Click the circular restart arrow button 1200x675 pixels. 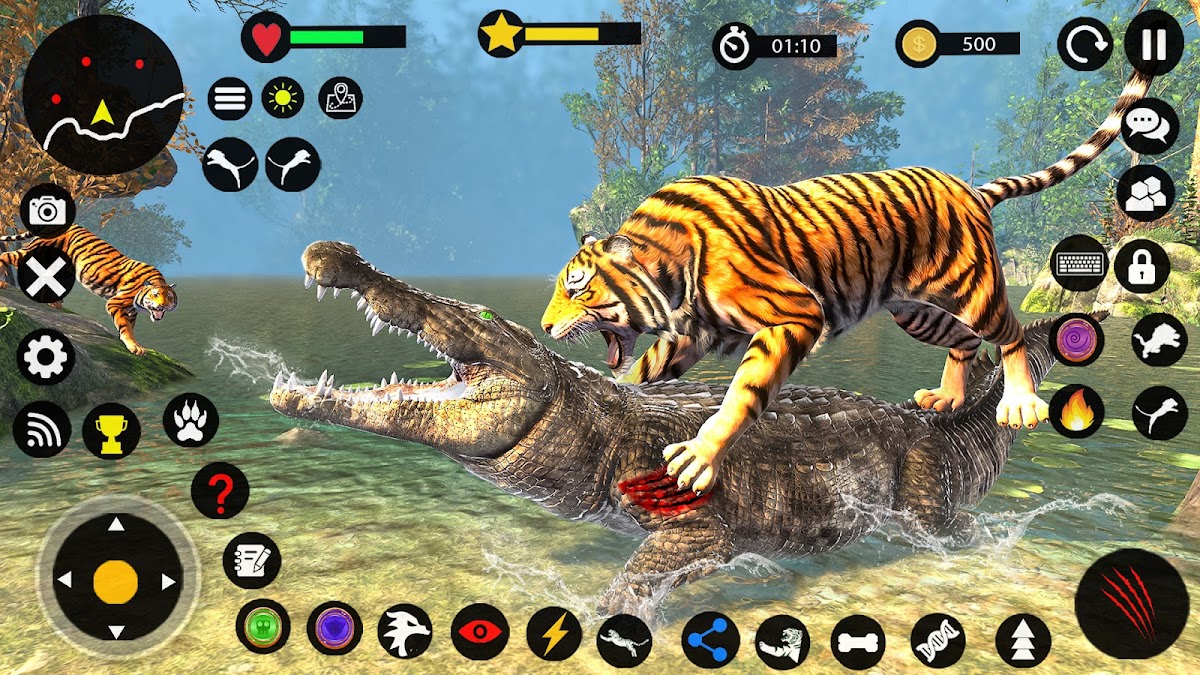click(1085, 44)
